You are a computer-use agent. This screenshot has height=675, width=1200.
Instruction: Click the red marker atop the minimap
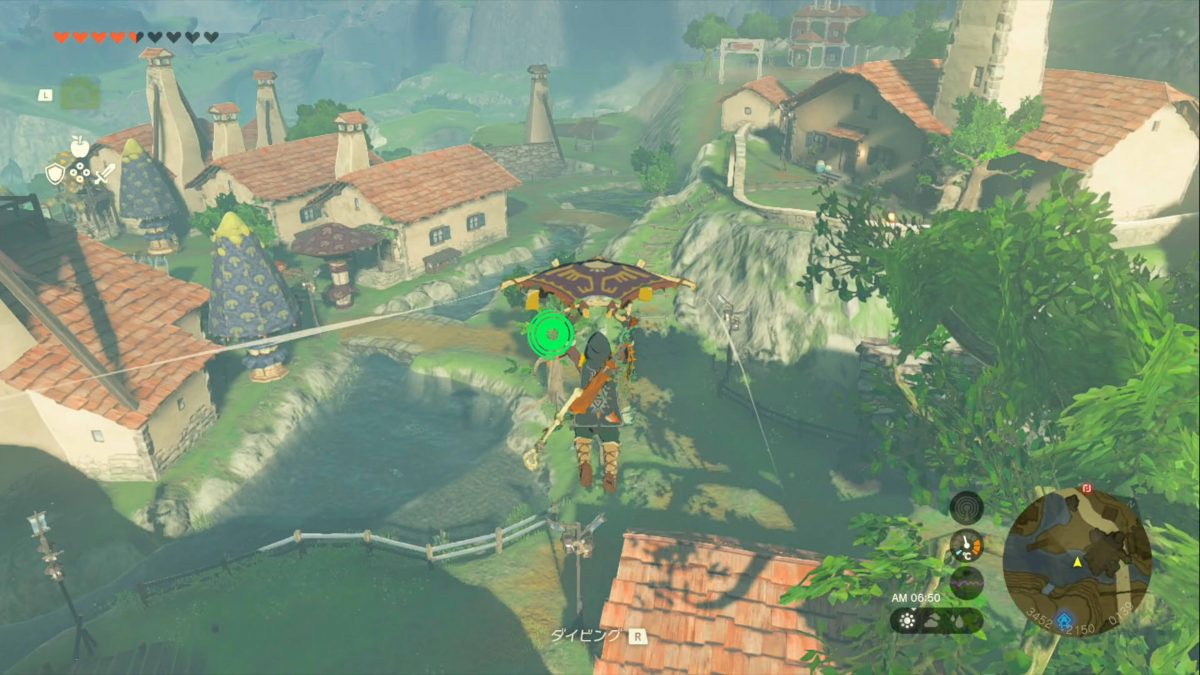(x=1086, y=489)
